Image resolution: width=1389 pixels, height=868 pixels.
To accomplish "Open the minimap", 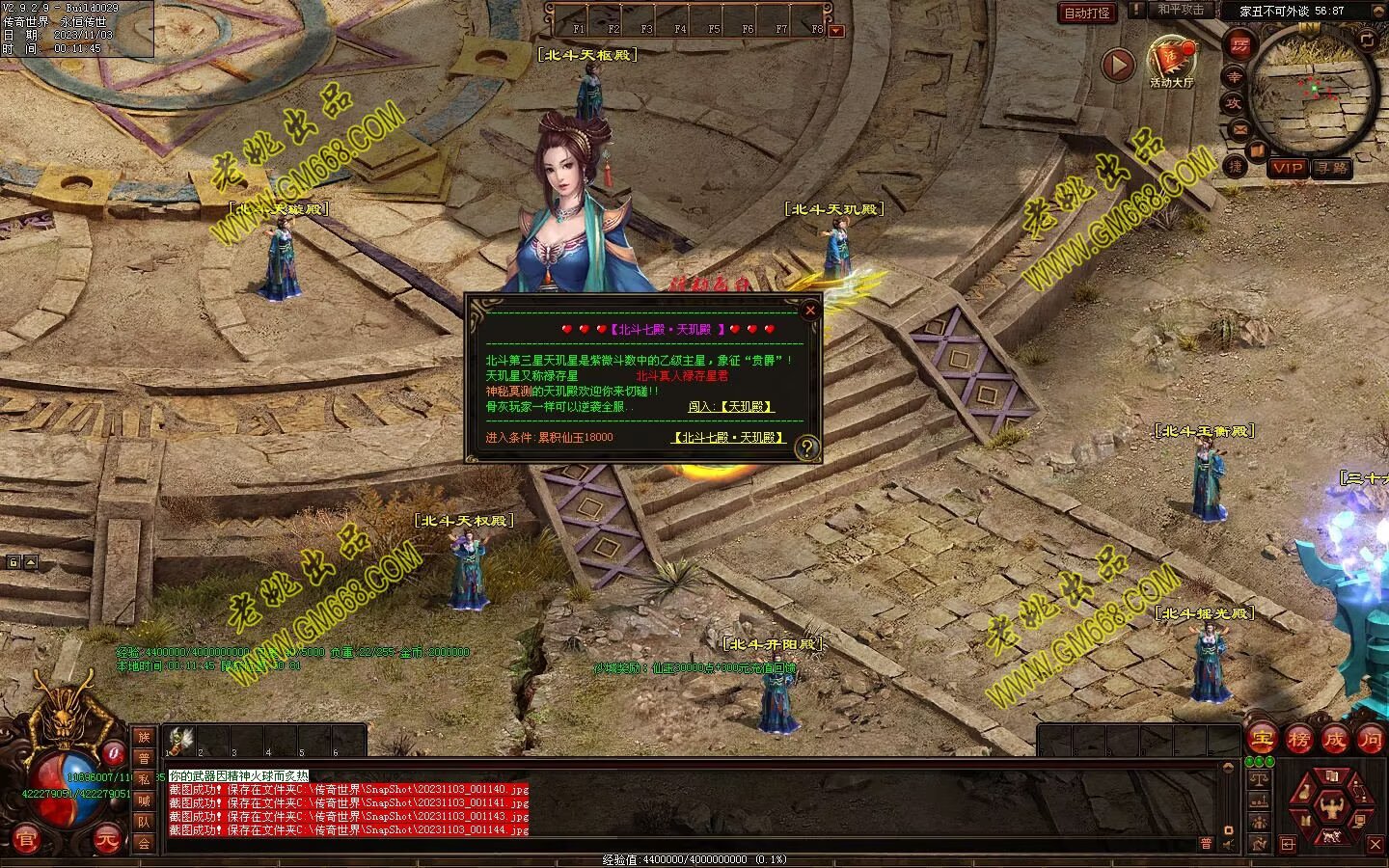I will coord(1314,87).
